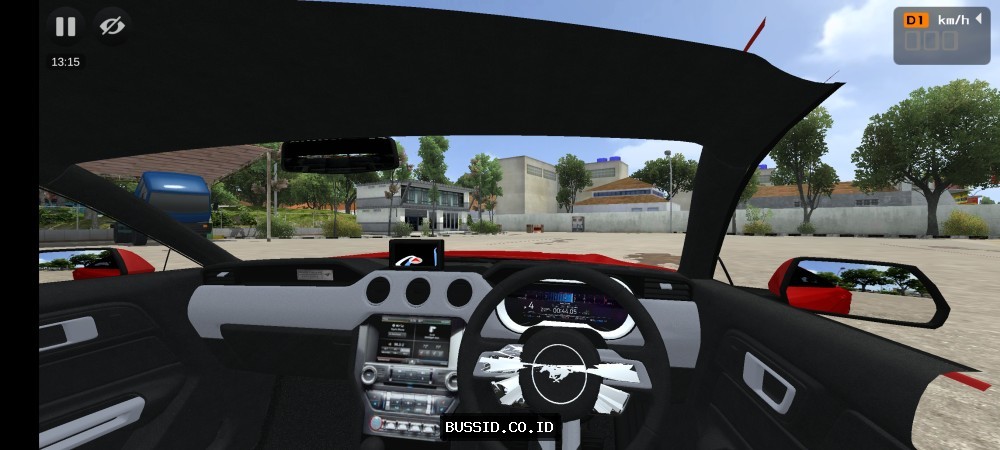This screenshot has width=1000, height=450.
Task: Toggle the crossed-eye HUD visibility icon
Action: pos(112,27)
